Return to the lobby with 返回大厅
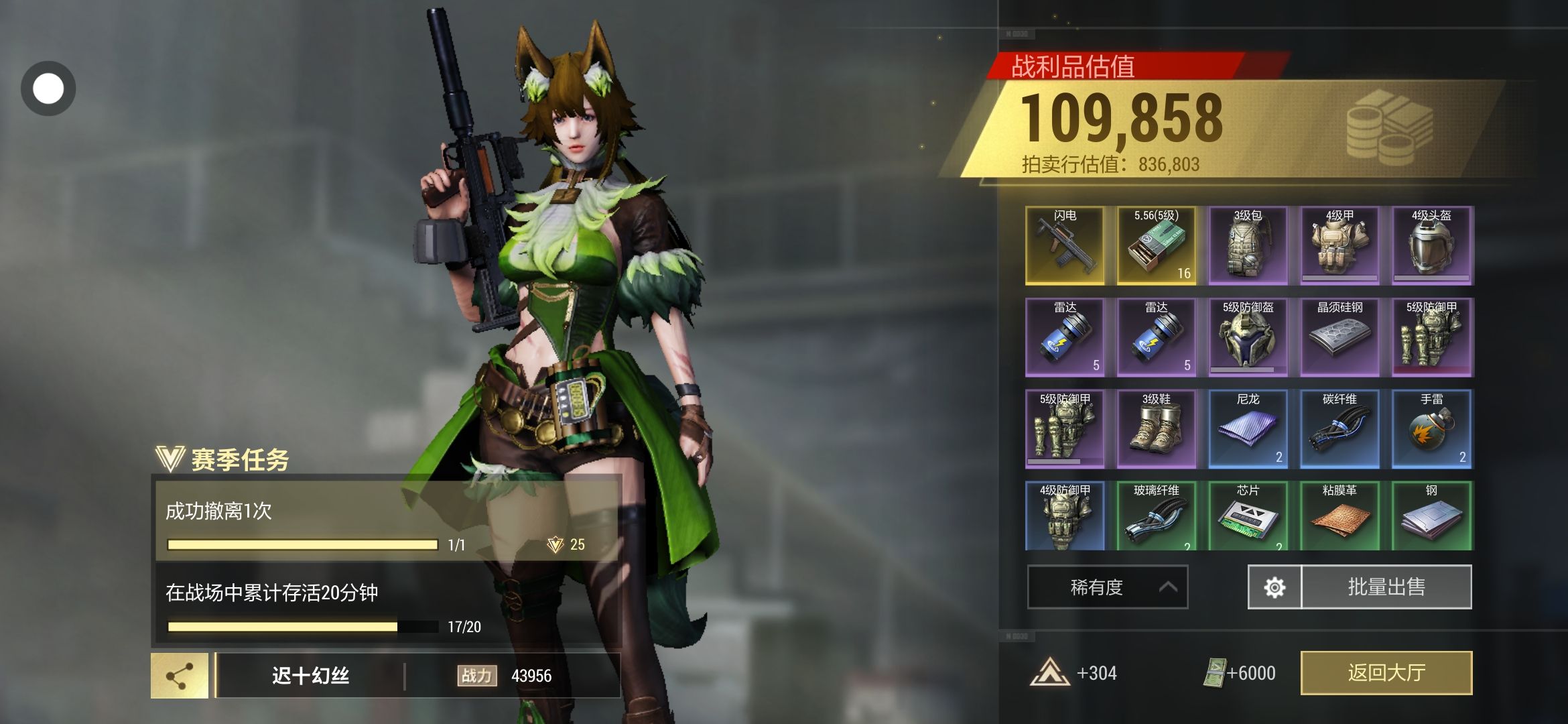 [1386, 672]
